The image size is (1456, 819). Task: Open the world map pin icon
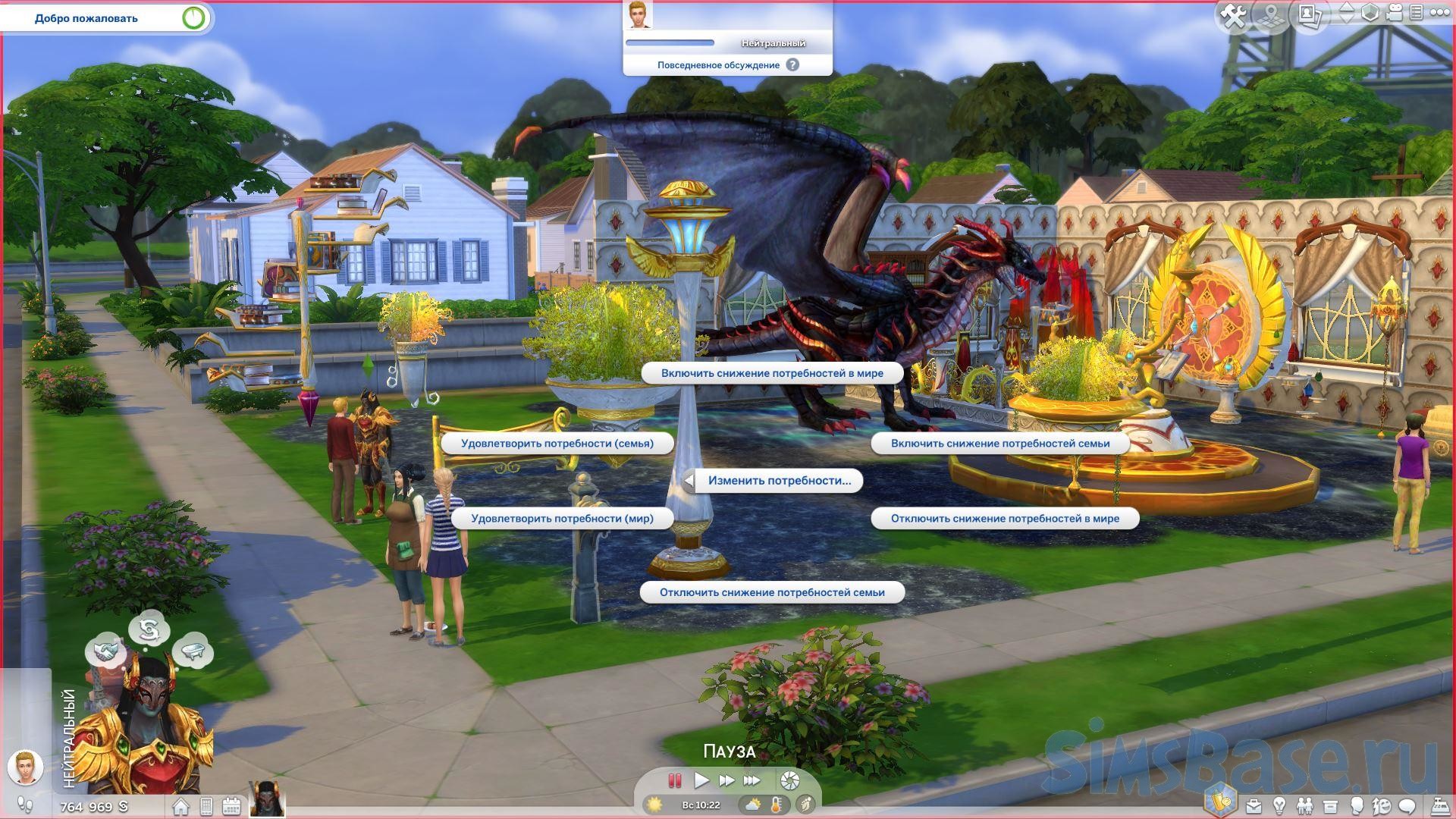point(1273,16)
